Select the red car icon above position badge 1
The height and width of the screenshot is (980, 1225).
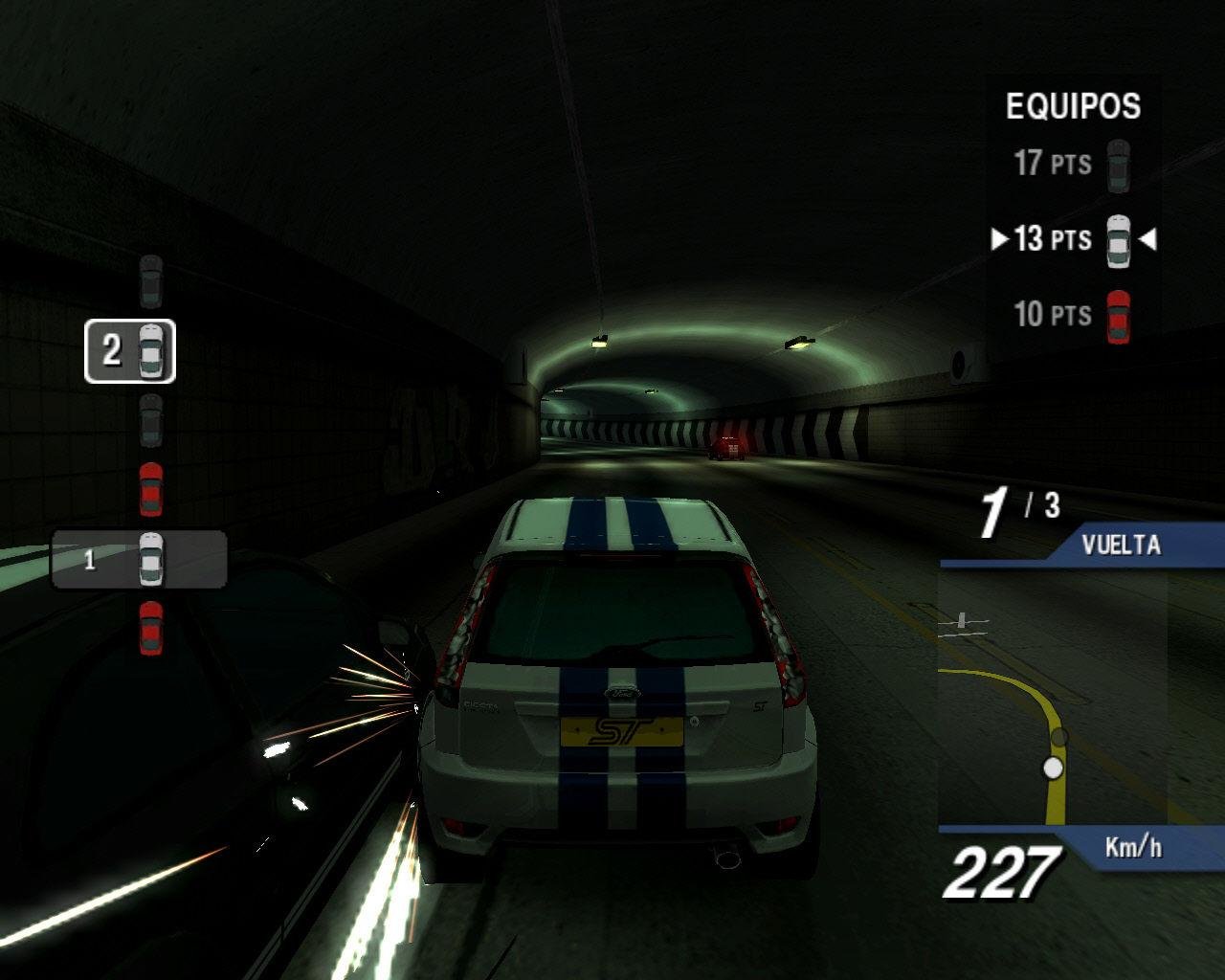point(150,488)
